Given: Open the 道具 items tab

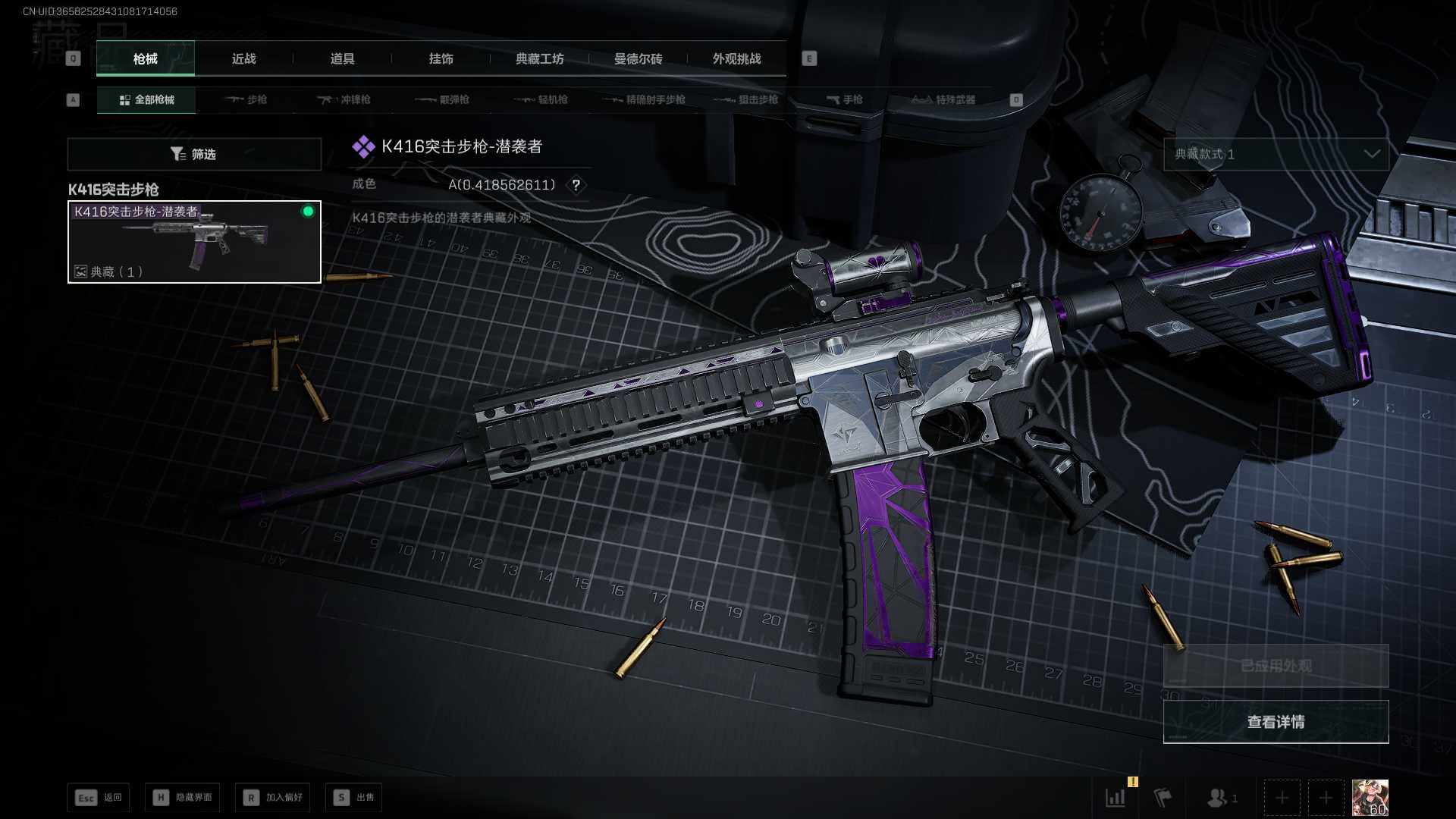Looking at the screenshot, I should point(342,59).
